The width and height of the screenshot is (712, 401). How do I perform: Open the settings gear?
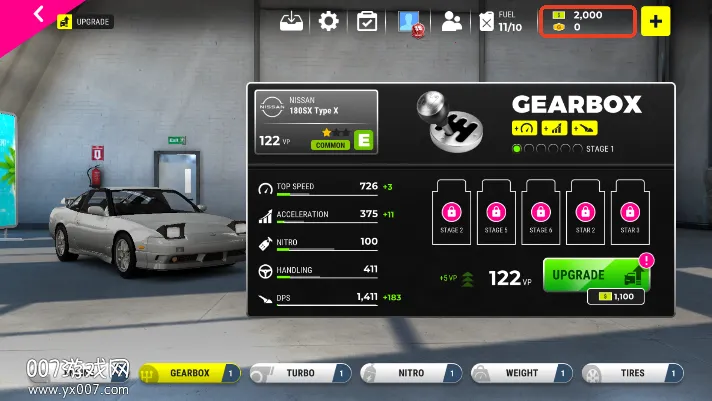pos(329,21)
